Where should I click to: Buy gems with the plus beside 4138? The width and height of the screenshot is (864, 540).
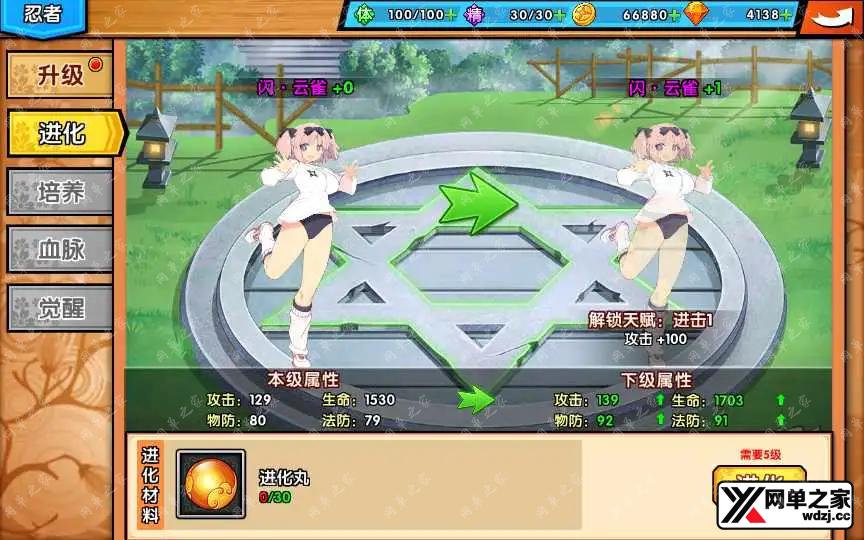coord(786,15)
